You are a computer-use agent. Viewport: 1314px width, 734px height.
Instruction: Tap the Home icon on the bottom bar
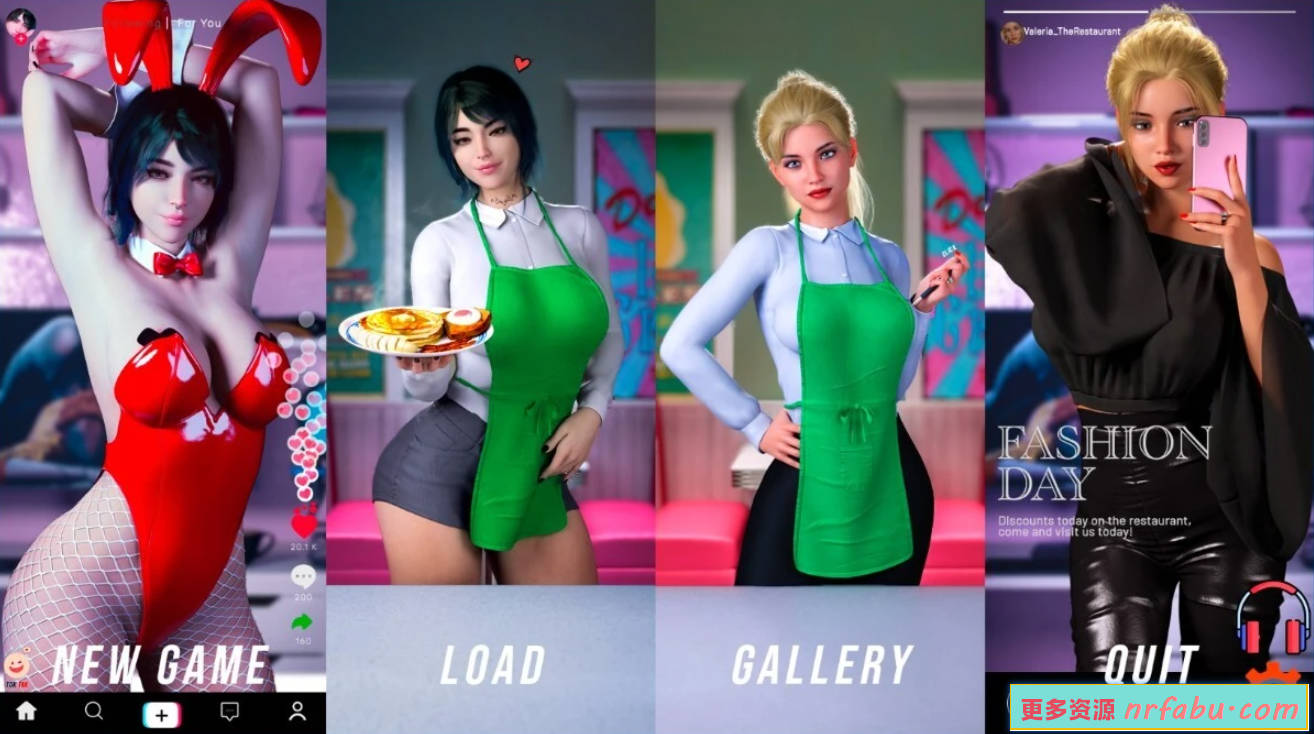coord(27,712)
